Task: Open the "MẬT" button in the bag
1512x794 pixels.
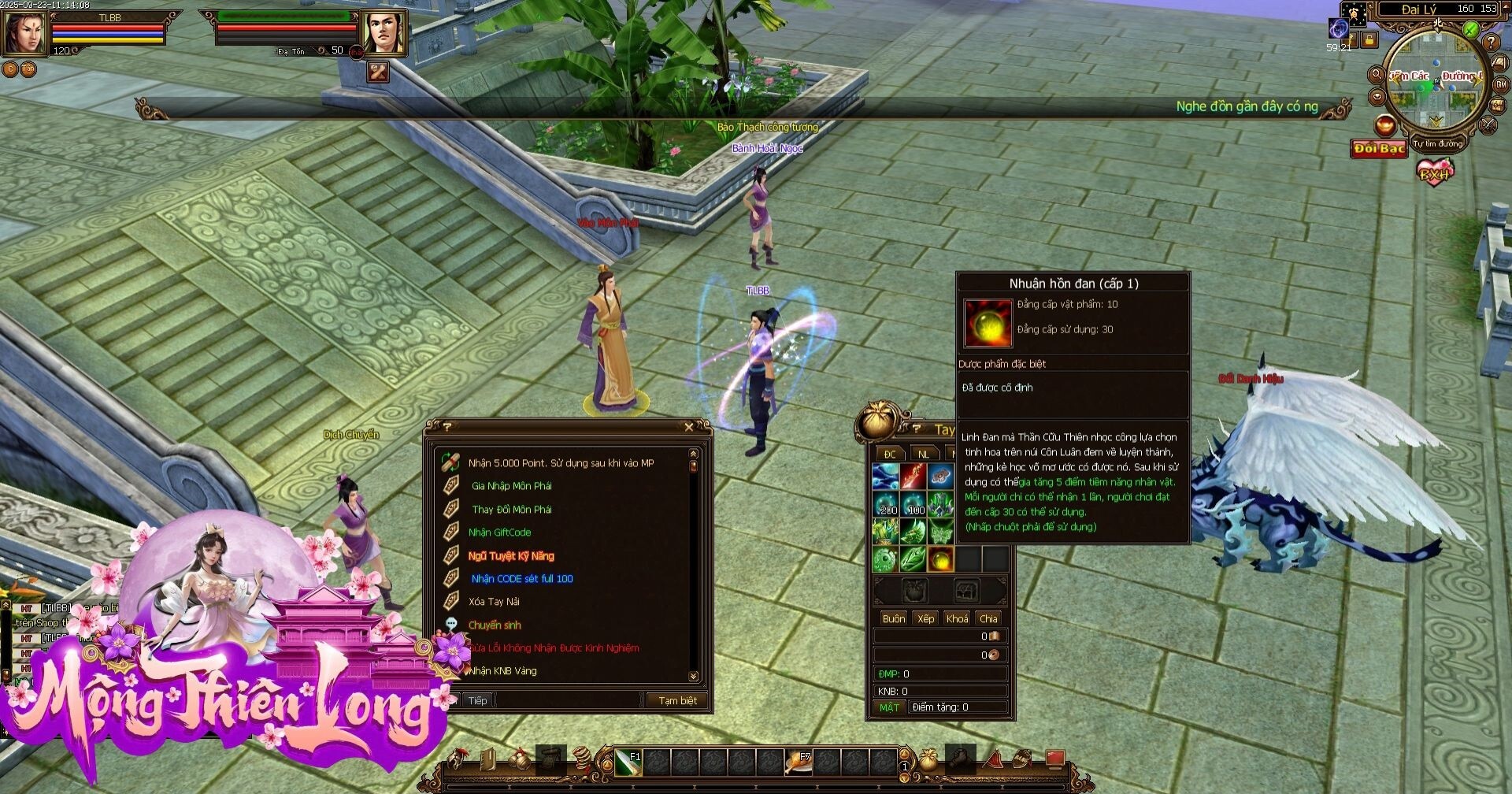Action: pos(889,707)
